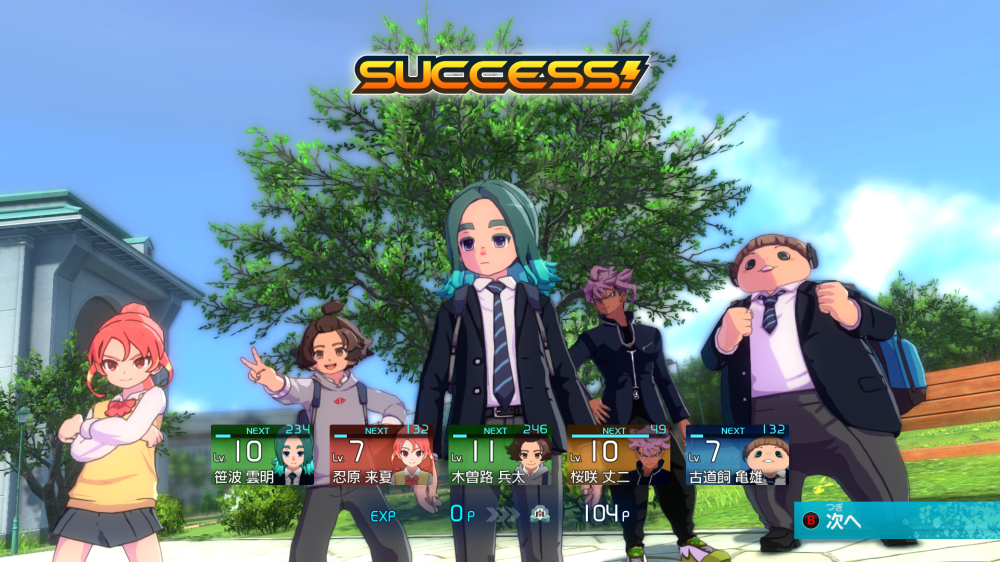Select 木曽路 兵太 level 11 character card
1000x562 pixels.
click(x=500, y=456)
